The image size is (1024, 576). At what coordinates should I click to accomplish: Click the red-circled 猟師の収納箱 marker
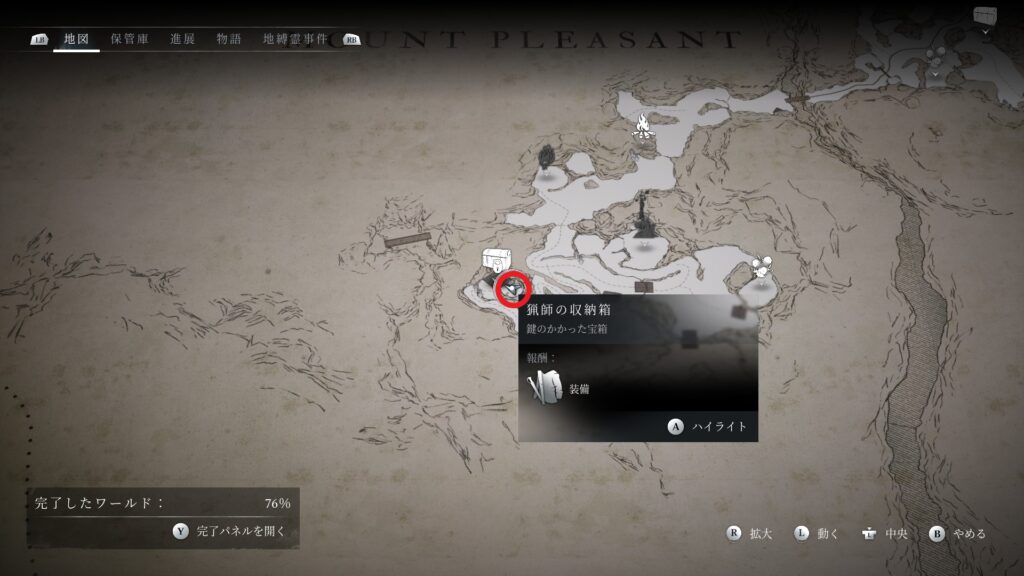point(512,288)
